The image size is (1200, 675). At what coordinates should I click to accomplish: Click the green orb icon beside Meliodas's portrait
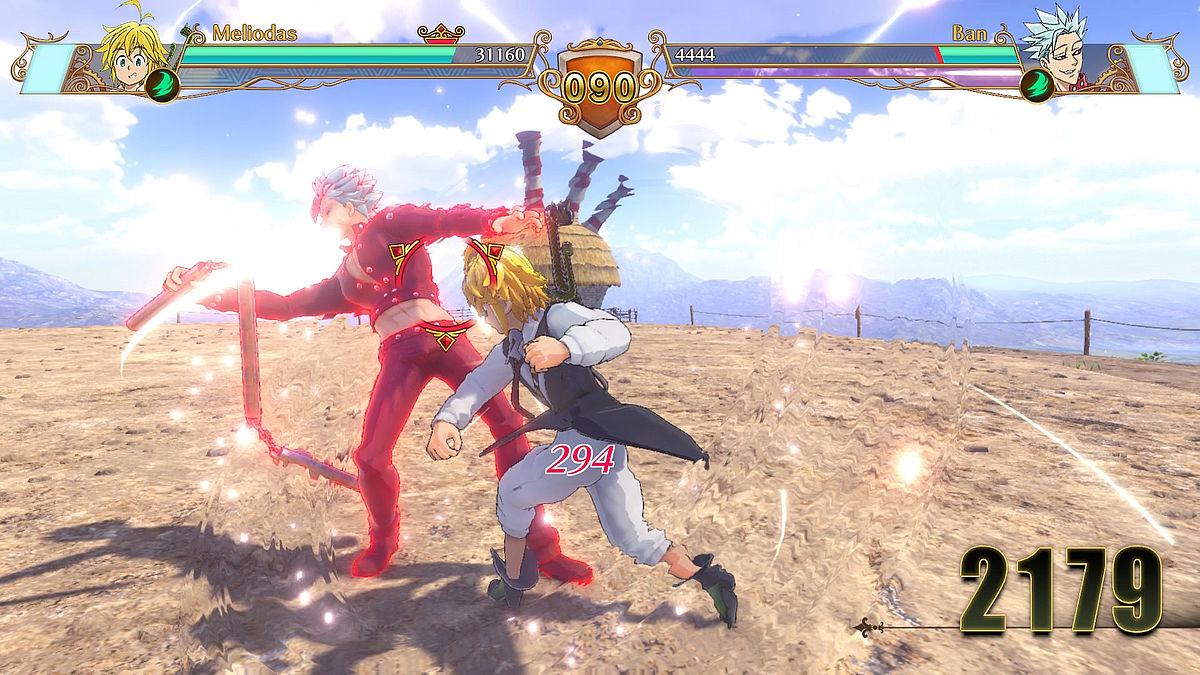click(x=162, y=85)
